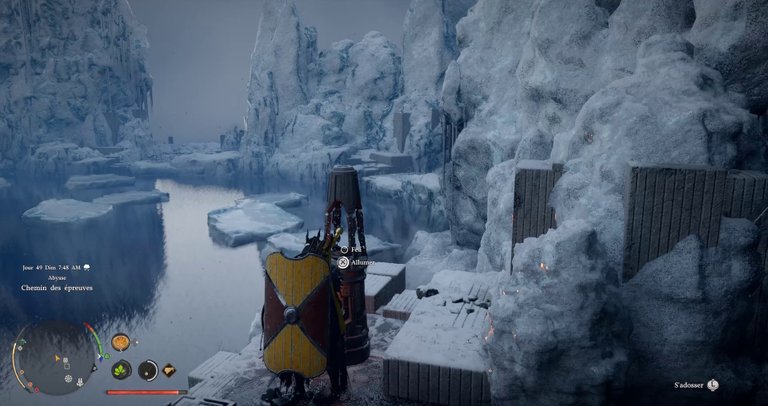Click the round dial icon beside the leaf
Image resolution: width=768 pixels, height=406 pixels.
(x=148, y=370)
